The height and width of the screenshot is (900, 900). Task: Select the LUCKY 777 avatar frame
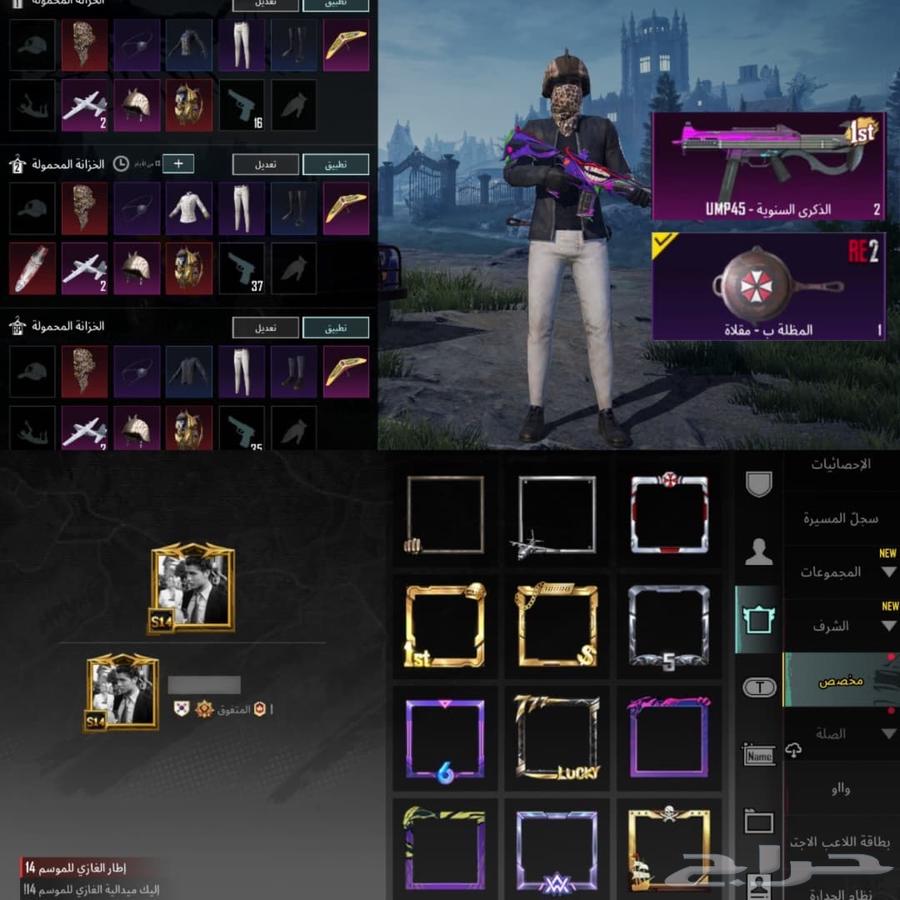[557, 738]
